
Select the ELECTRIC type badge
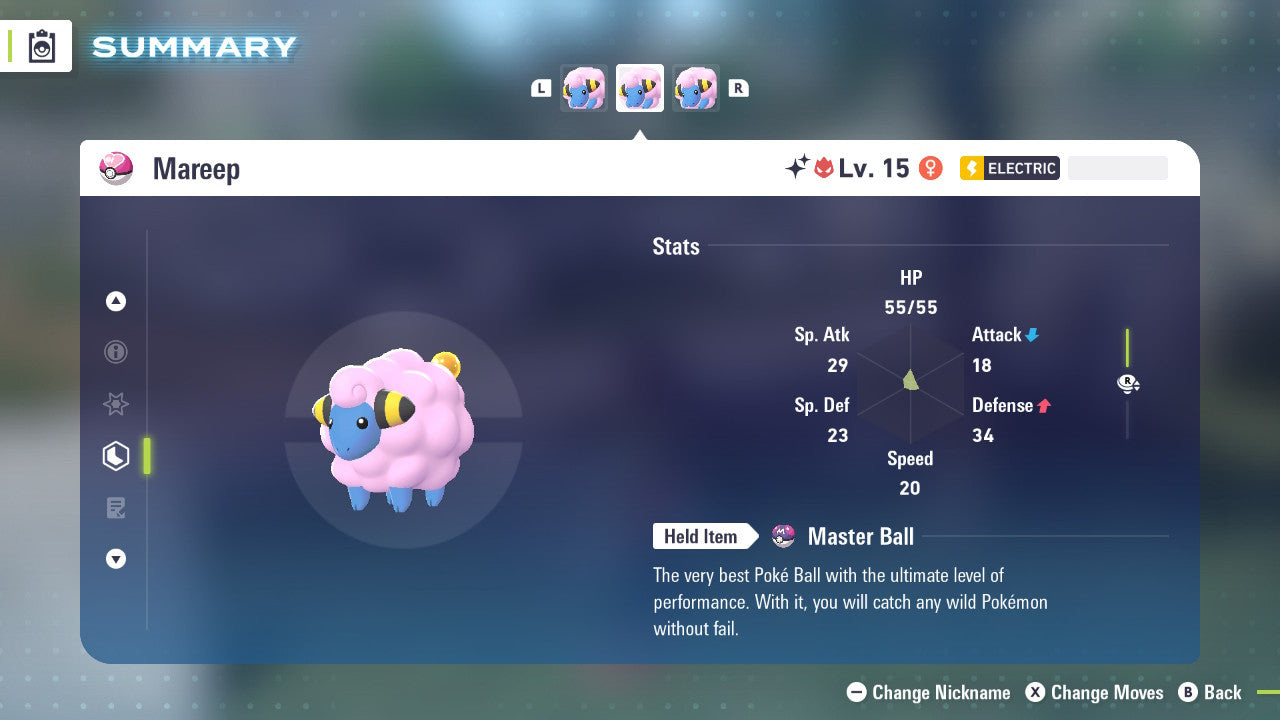tap(1009, 168)
